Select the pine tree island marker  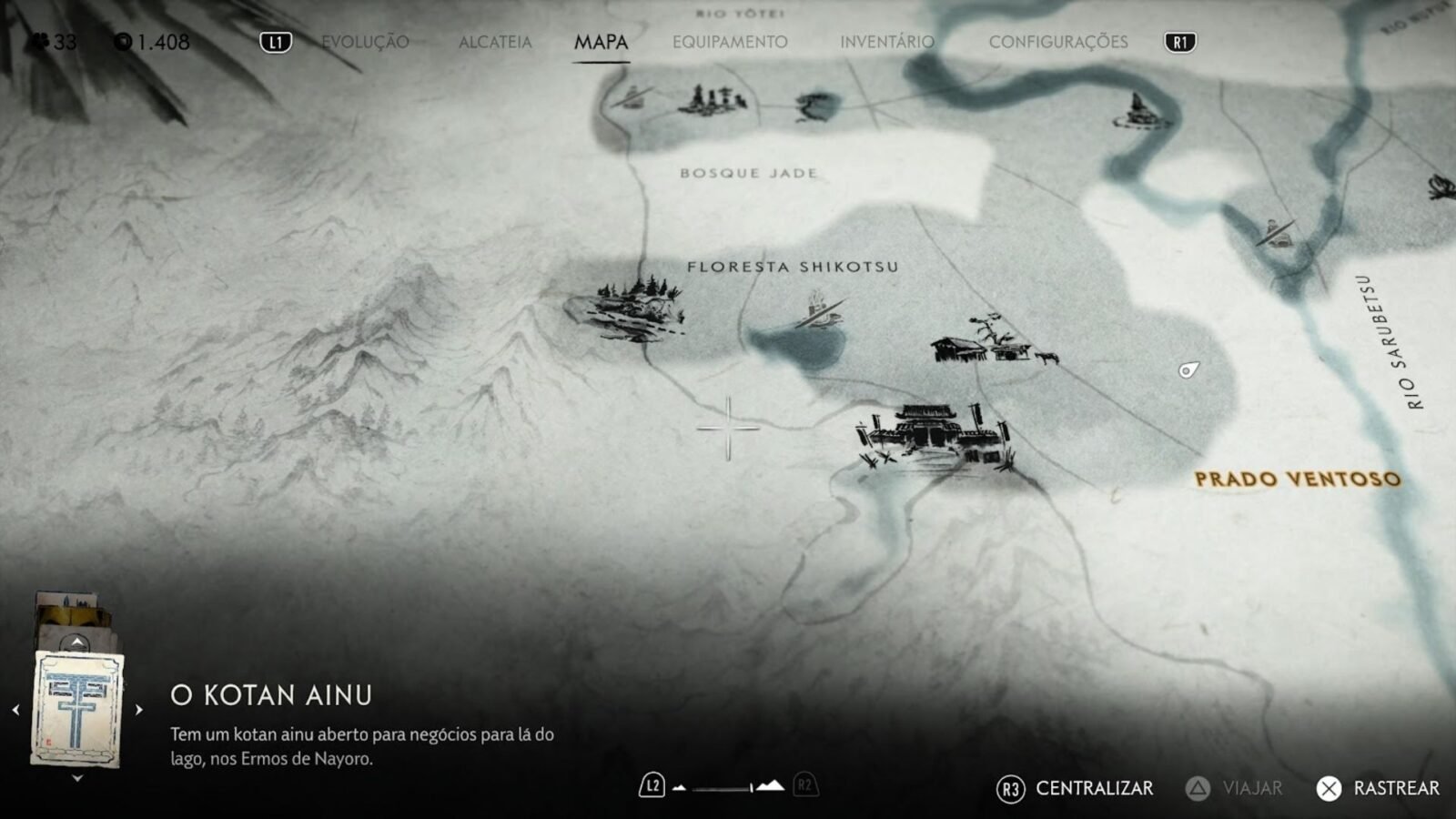628,305
